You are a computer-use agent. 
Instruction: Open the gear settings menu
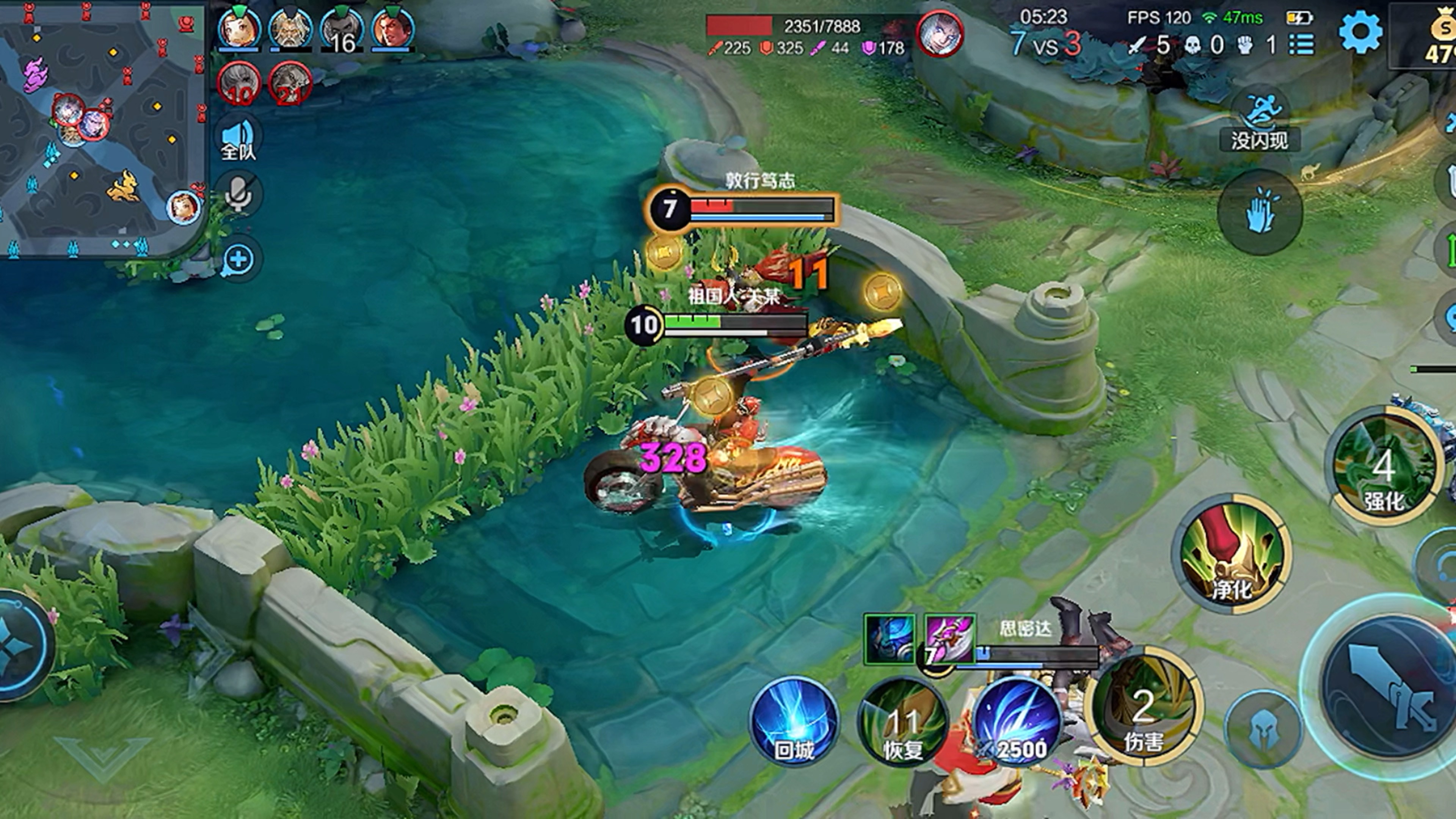(x=1360, y=33)
